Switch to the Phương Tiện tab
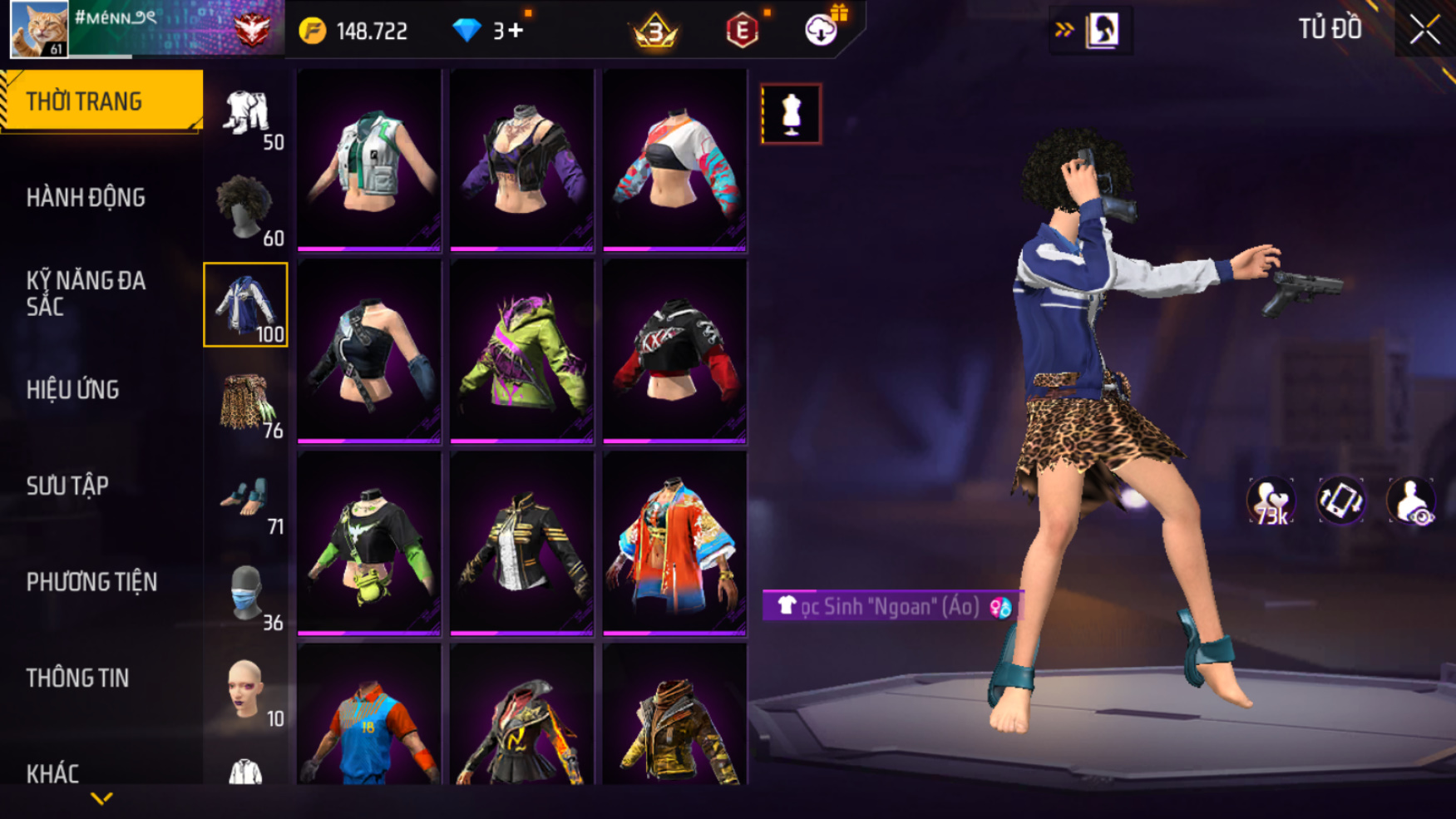The image size is (1456, 819). 91,582
